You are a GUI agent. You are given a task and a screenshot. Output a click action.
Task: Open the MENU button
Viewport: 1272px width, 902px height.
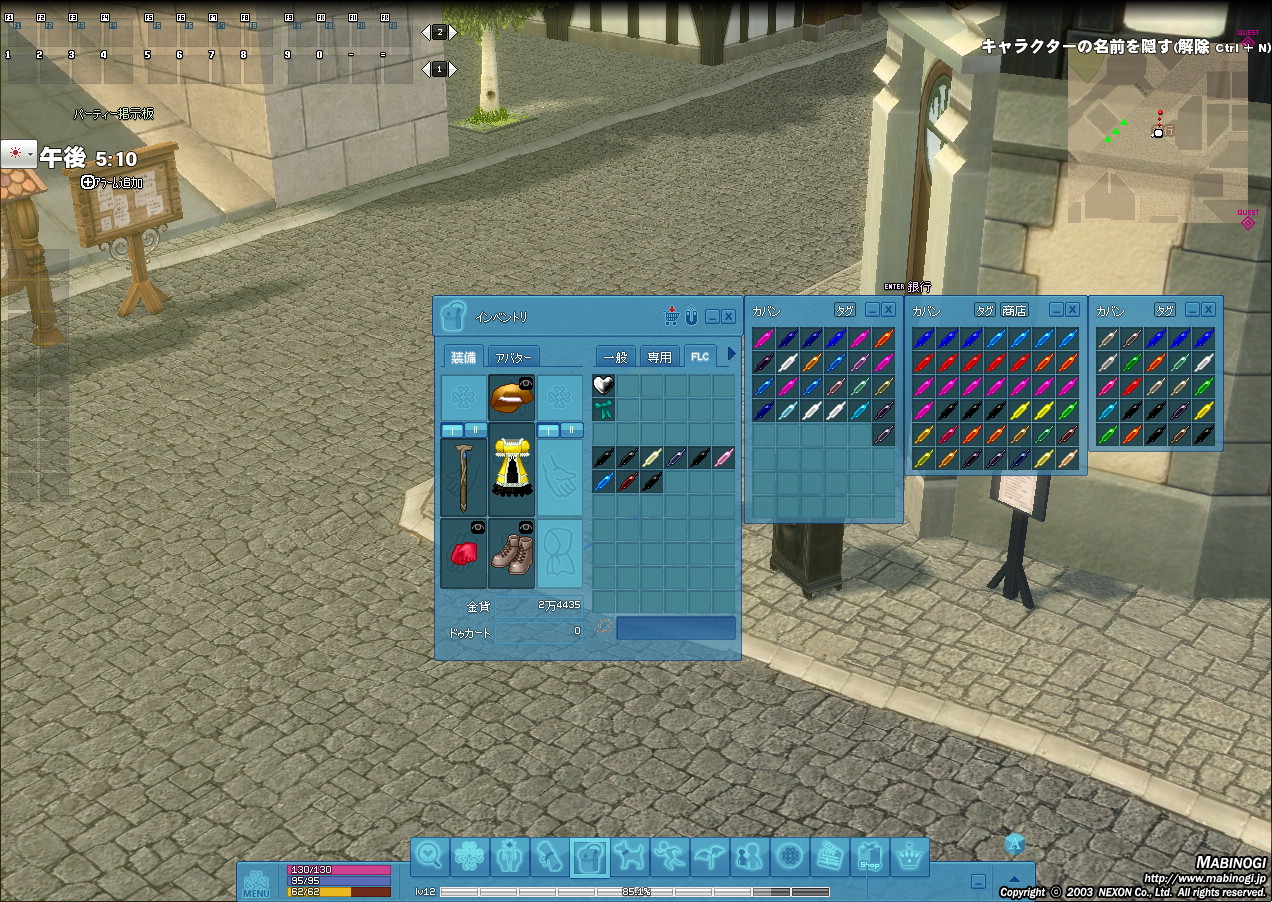coord(256,882)
